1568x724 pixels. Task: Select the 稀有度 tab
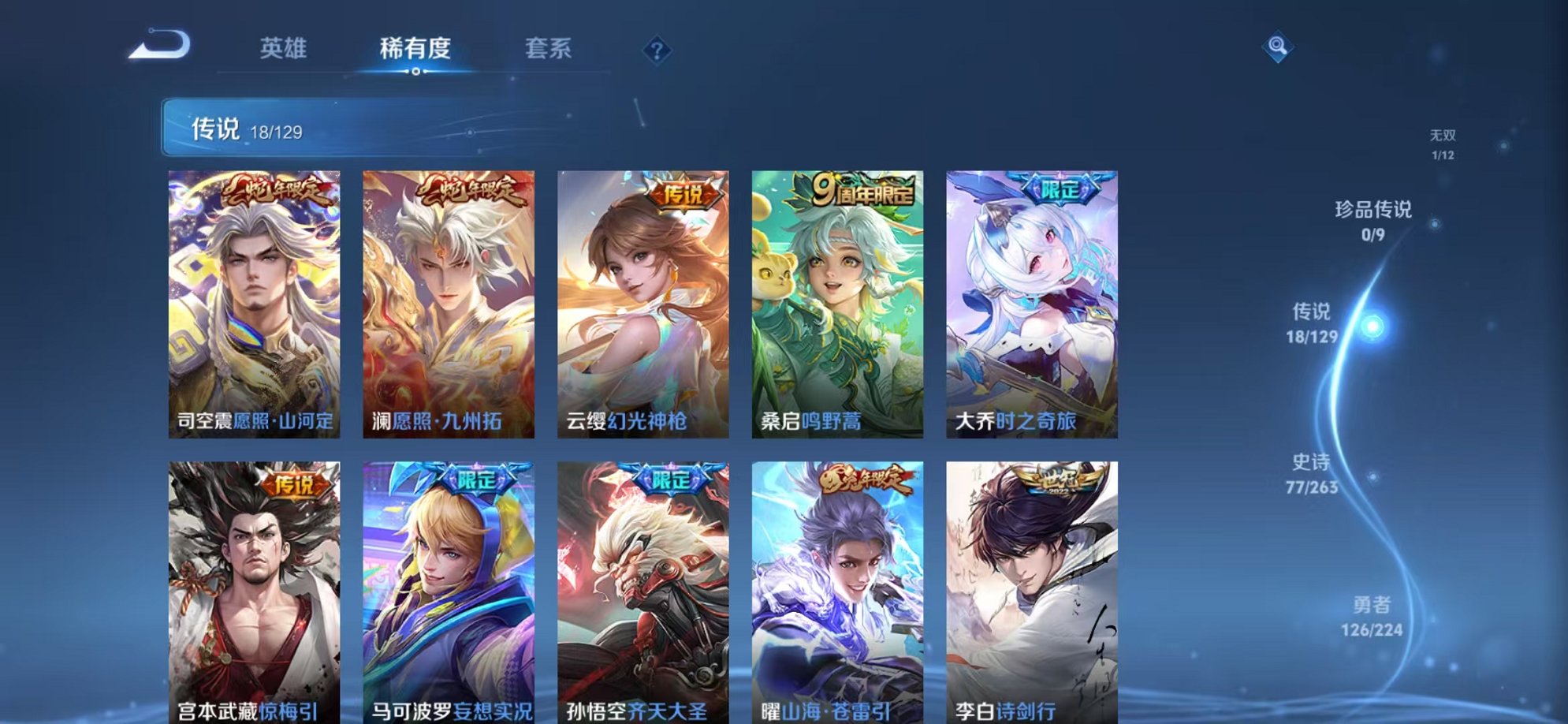click(x=416, y=48)
